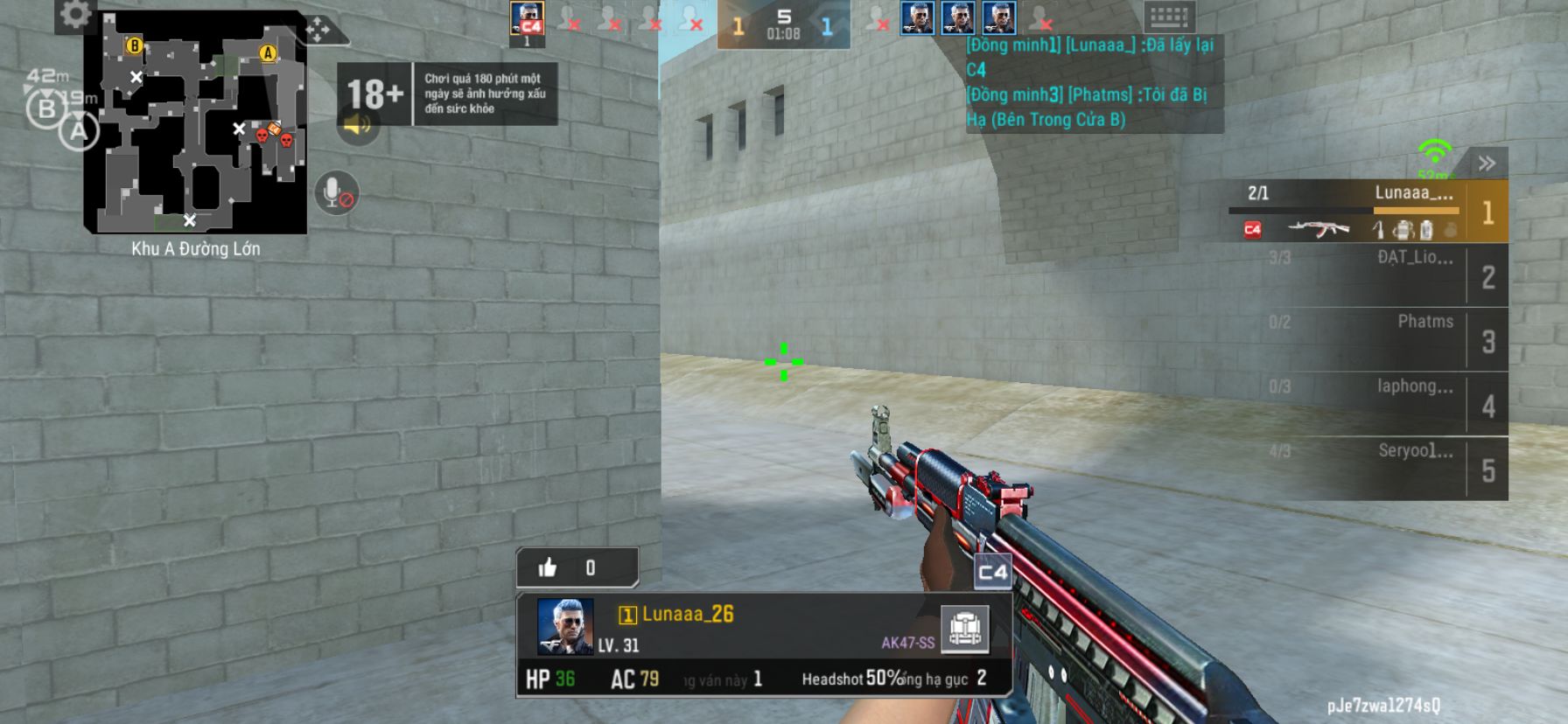The height and width of the screenshot is (724, 1568).
Task: Click the C4 carrier avatar at top
Action: pos(527,19)
